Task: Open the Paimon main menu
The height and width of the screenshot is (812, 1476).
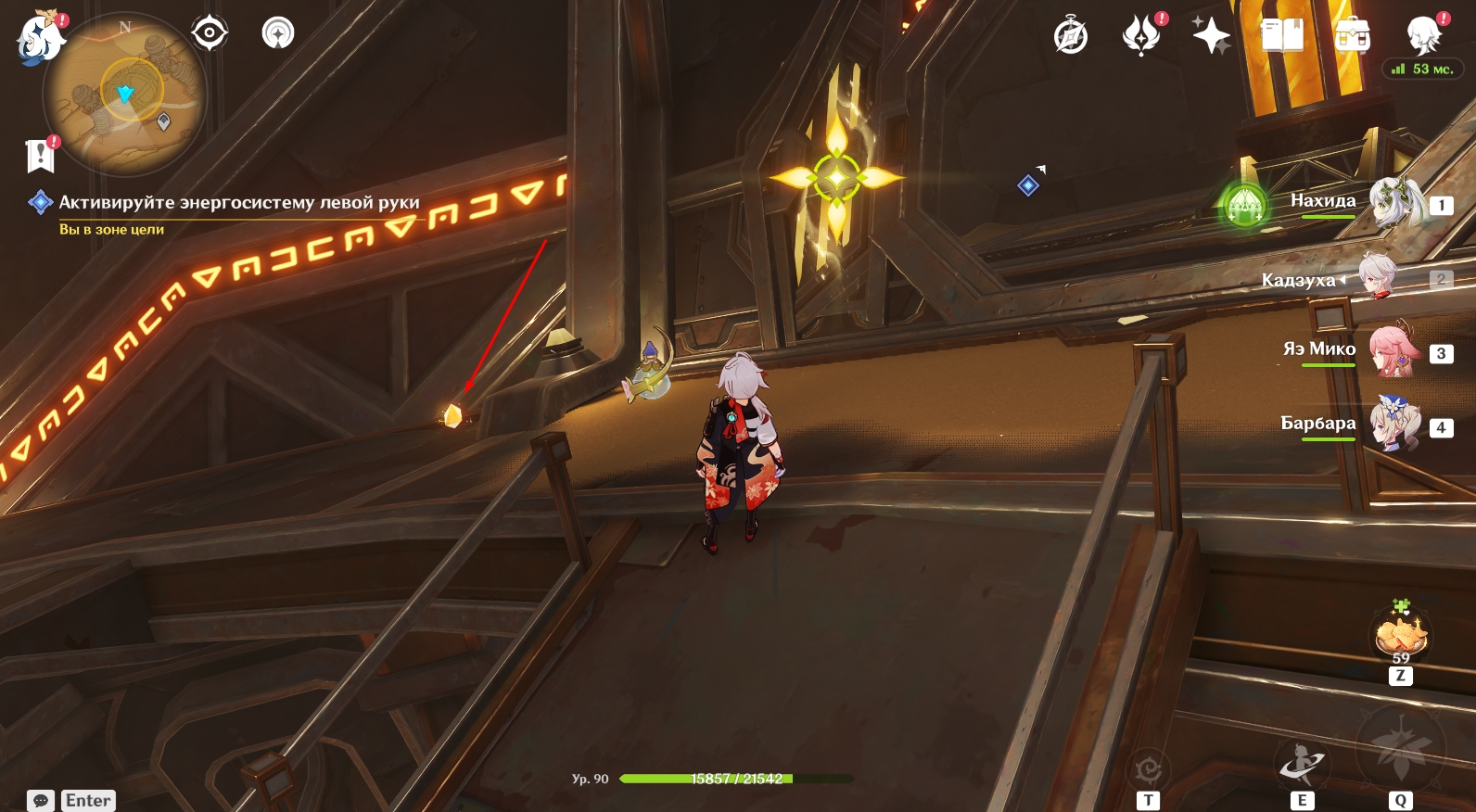Action: point(40,39)
